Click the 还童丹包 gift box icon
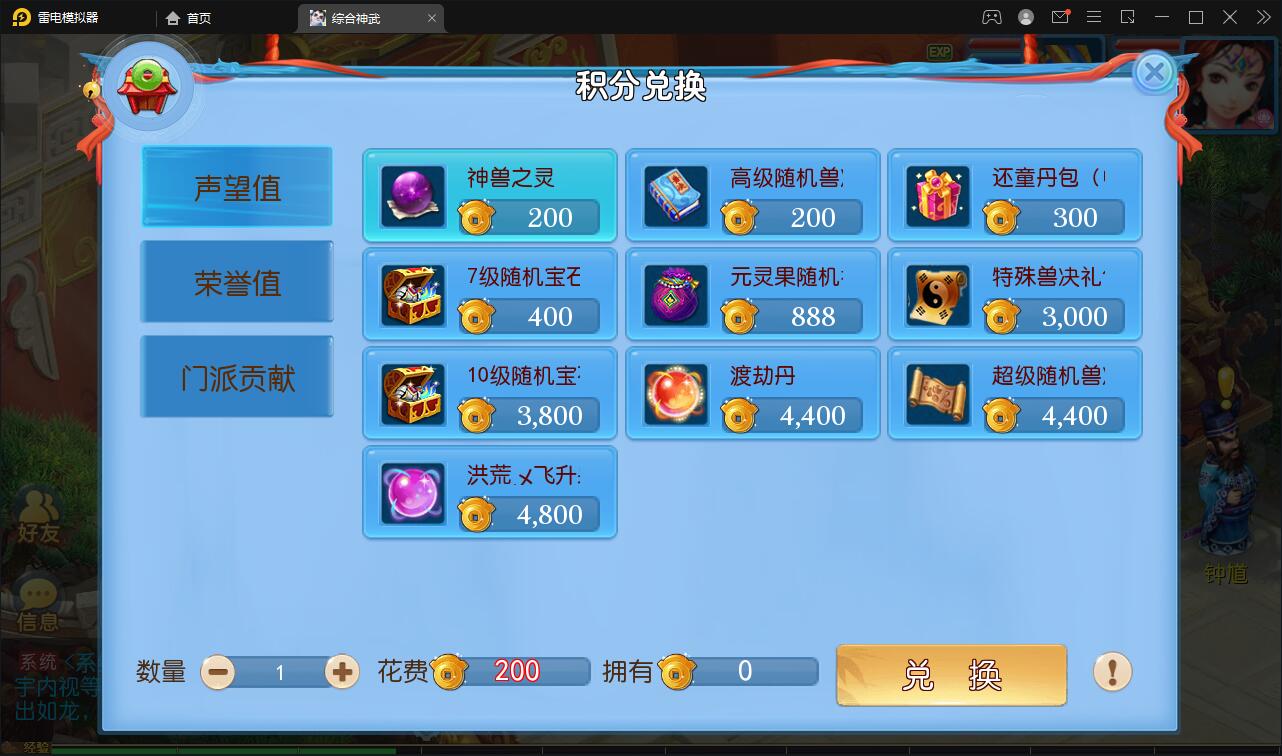 pos(937,195)
